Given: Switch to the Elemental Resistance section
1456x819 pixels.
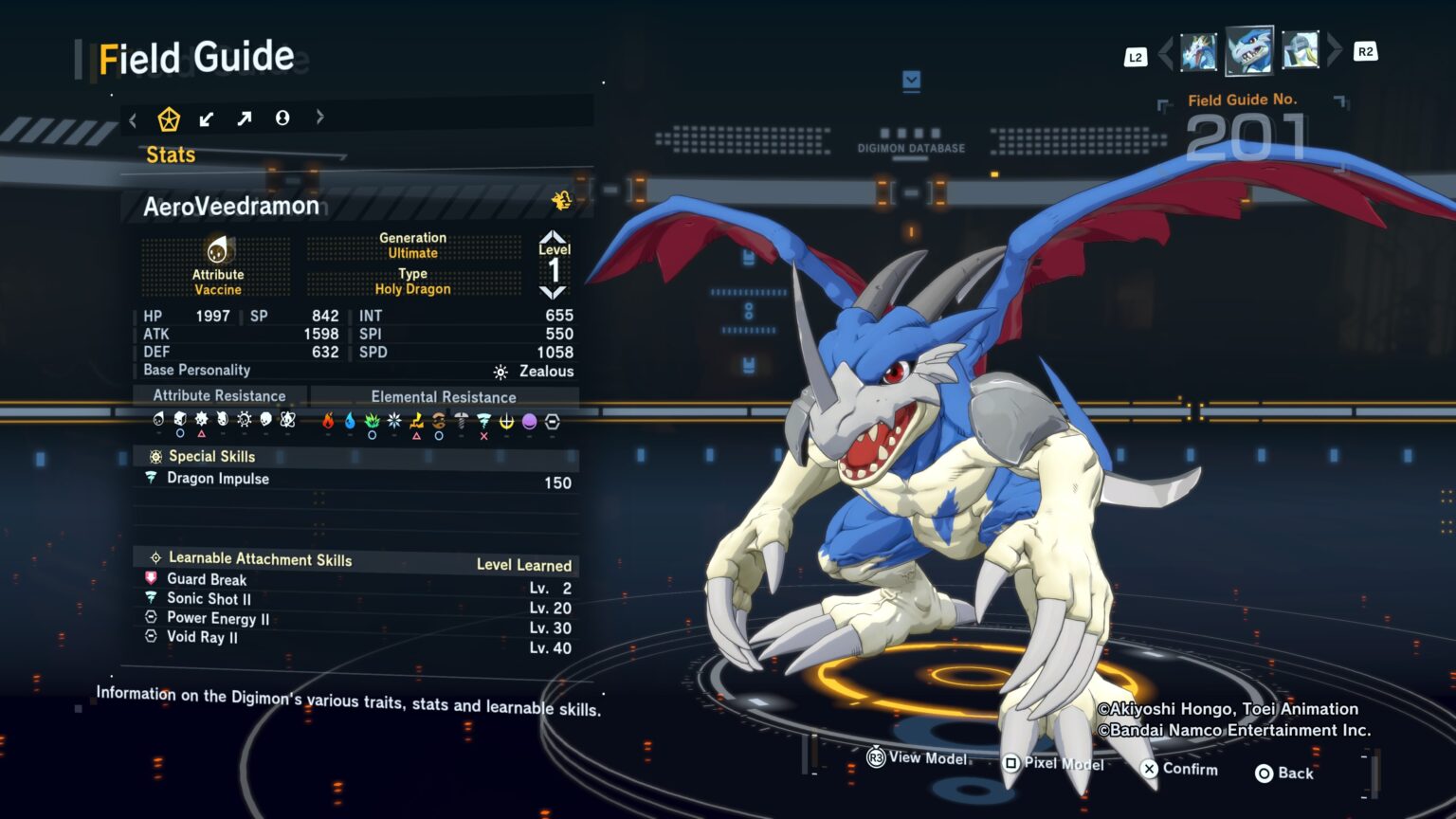Looking at the screenshot, I should pos(444,396).
